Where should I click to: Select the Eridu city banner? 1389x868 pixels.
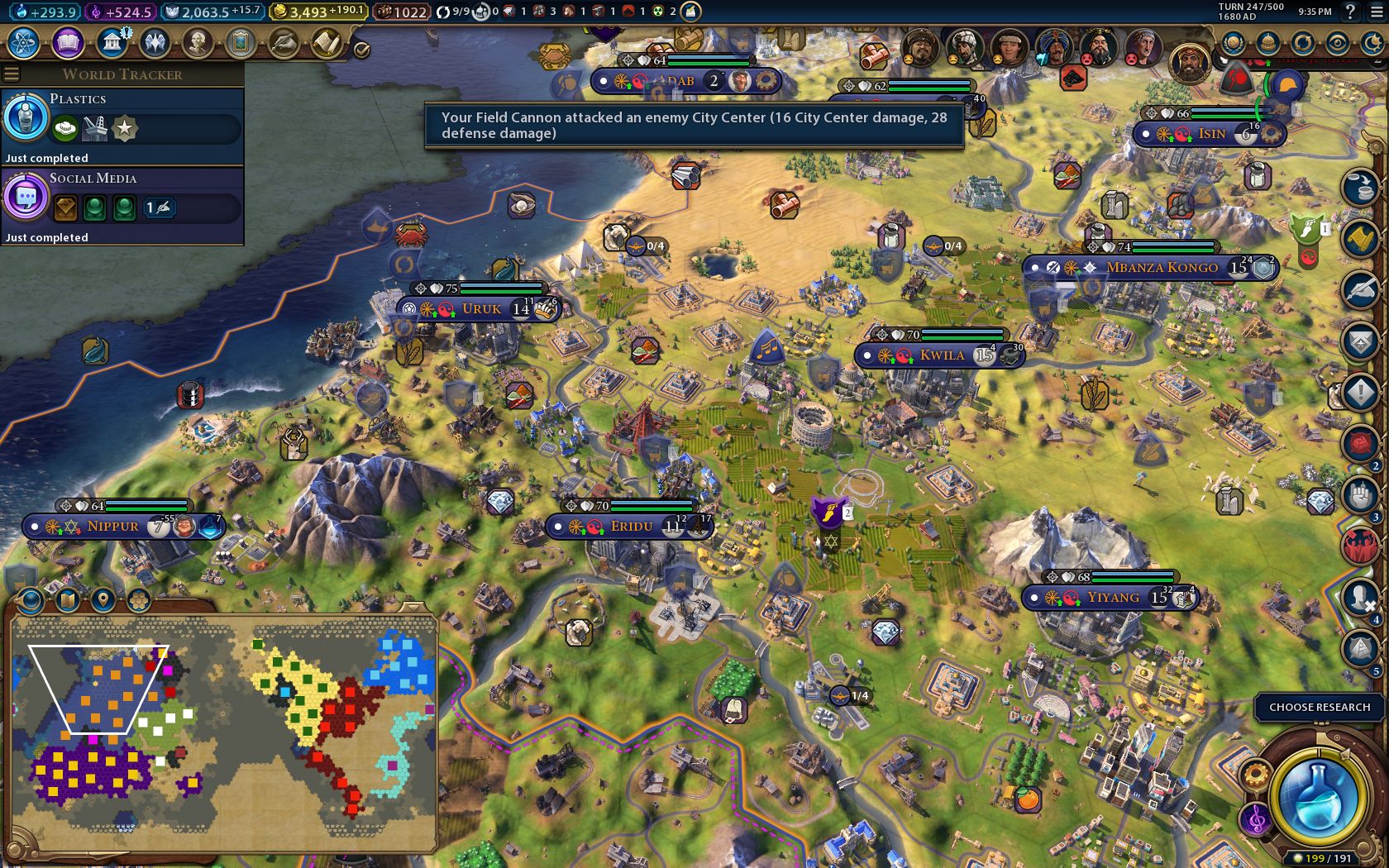[631, 527]
